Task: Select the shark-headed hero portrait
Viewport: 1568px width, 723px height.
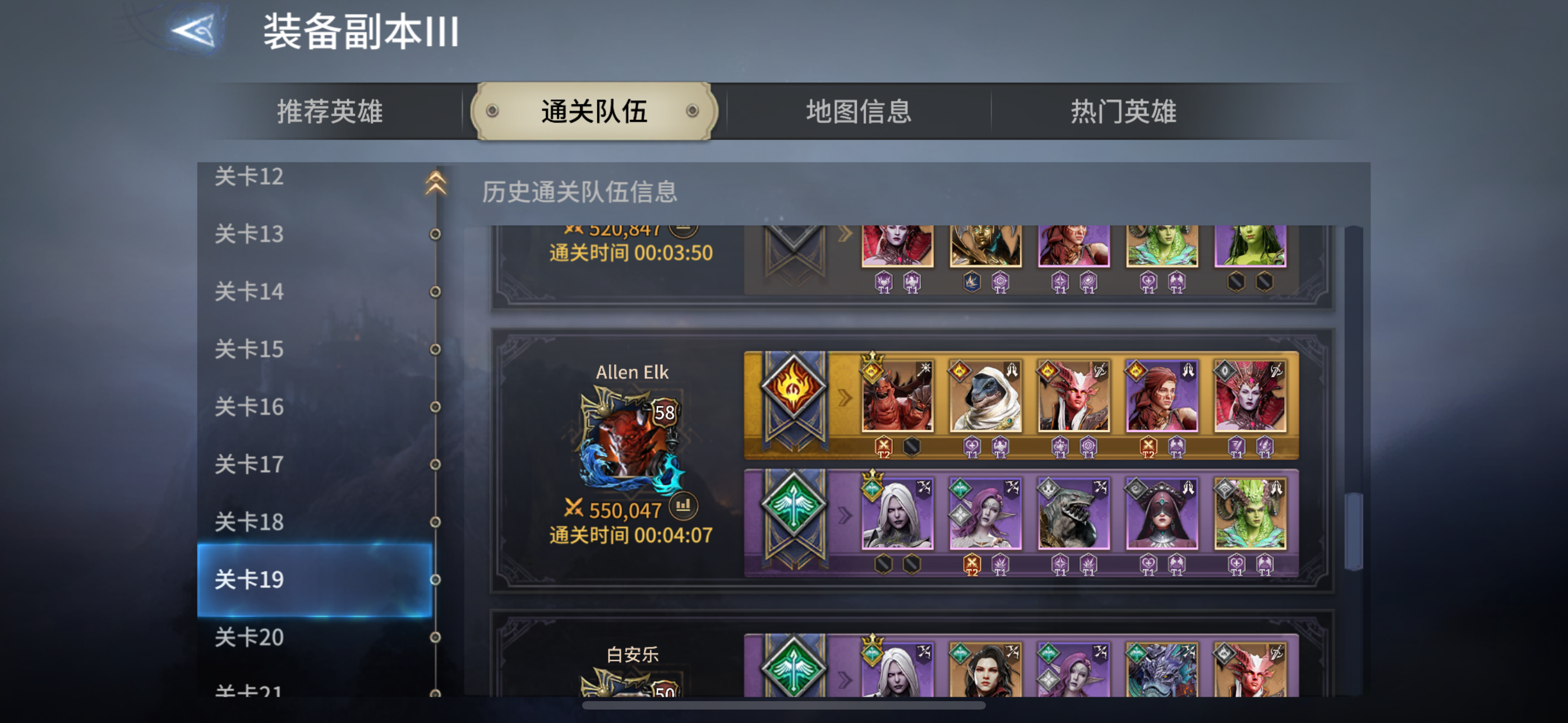Action: coord(1074,515)
